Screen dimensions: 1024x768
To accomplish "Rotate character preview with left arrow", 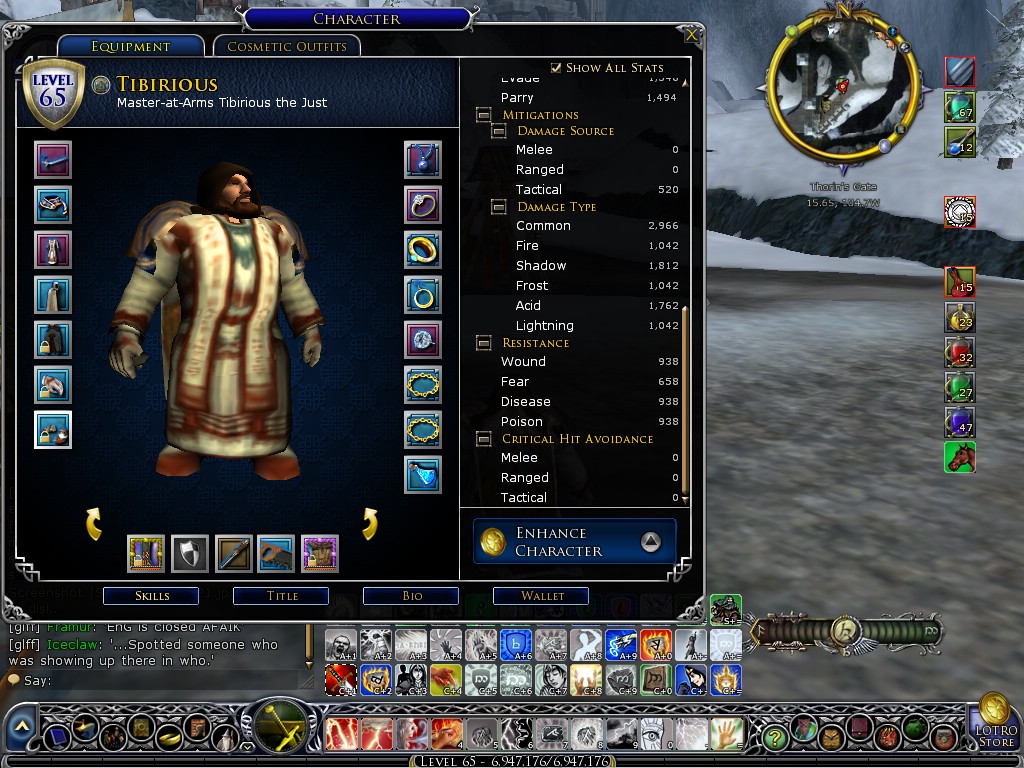I will pos(93,523).
